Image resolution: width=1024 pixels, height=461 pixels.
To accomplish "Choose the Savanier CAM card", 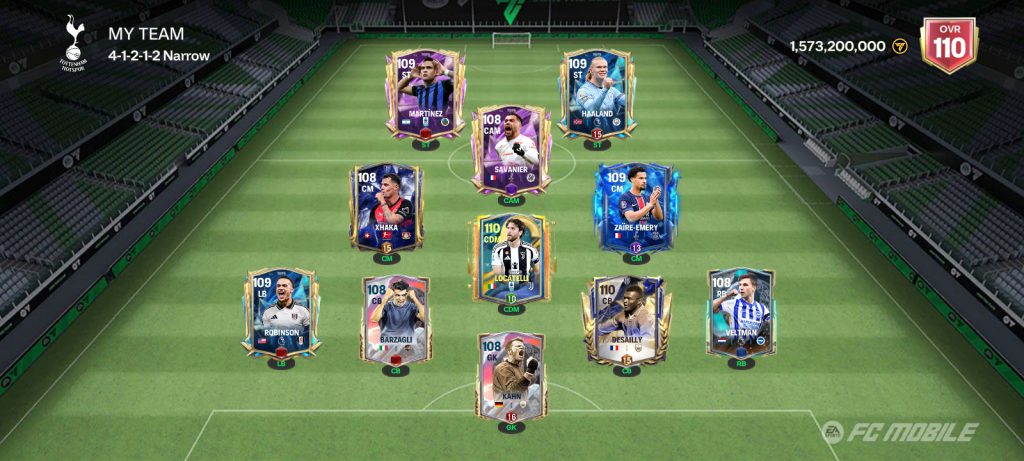I will coord(511,150).
